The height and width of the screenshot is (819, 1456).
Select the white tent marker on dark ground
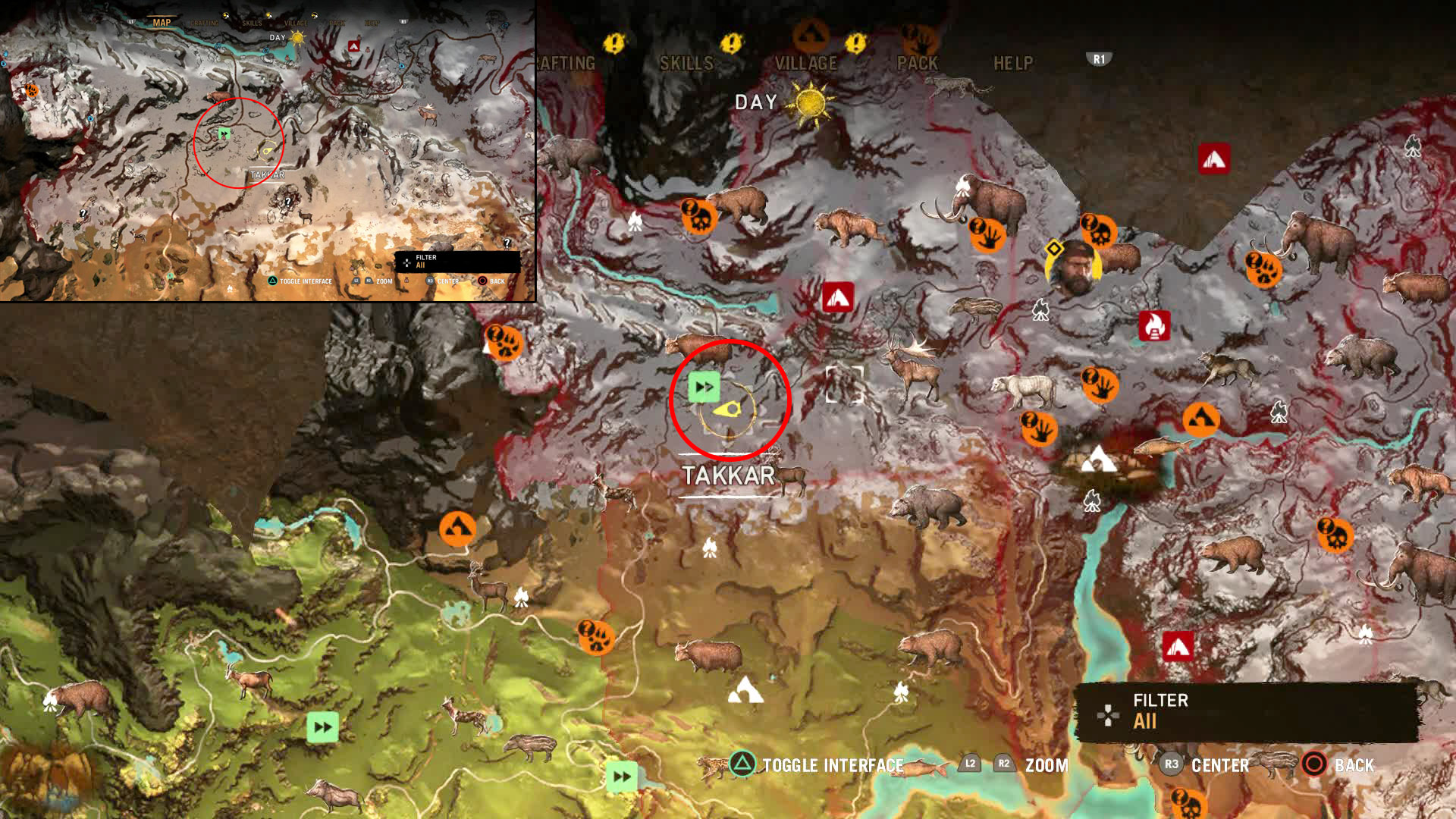click(1097, 460)
